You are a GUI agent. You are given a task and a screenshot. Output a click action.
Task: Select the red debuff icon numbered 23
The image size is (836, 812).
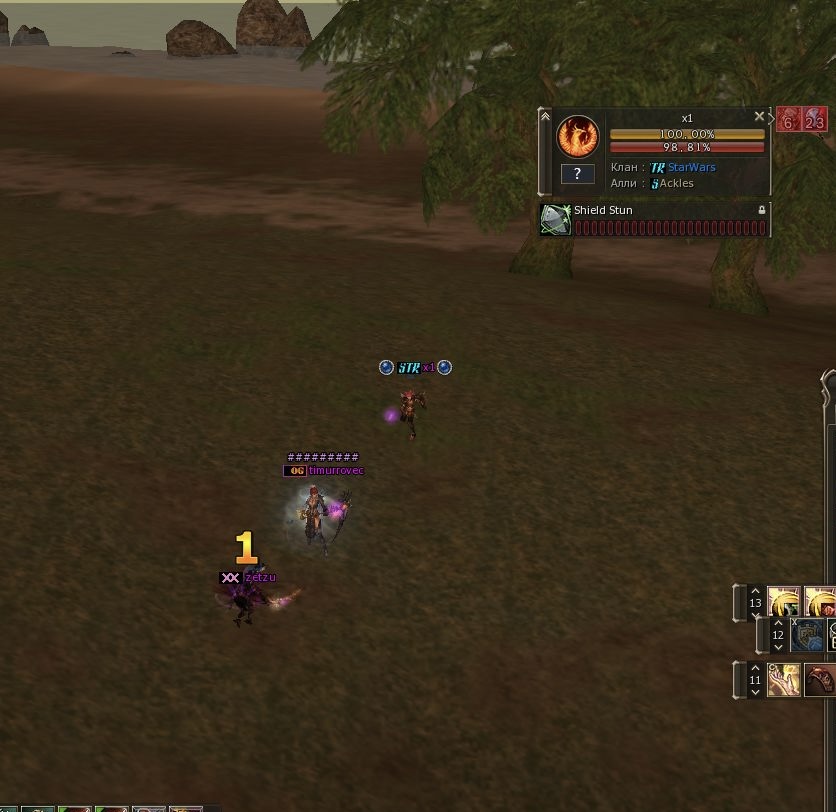point(814,121)
